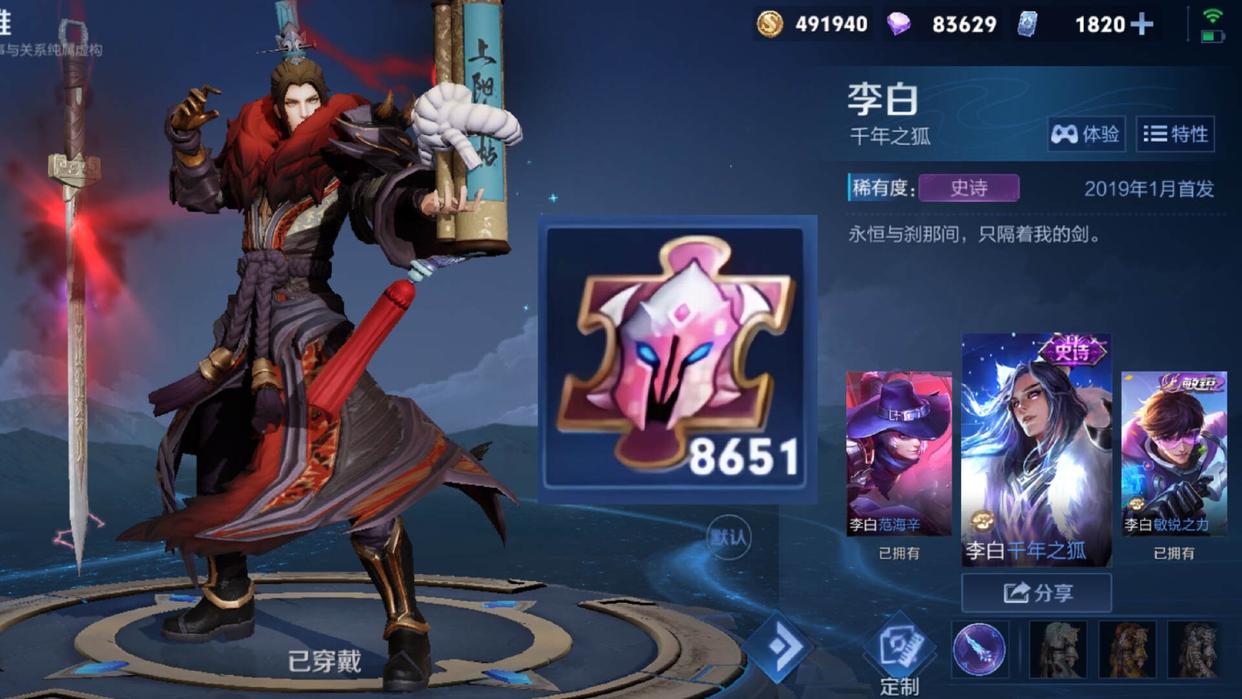
Task: Add more tickets with the plus icon
Action: click(1142, 24)
